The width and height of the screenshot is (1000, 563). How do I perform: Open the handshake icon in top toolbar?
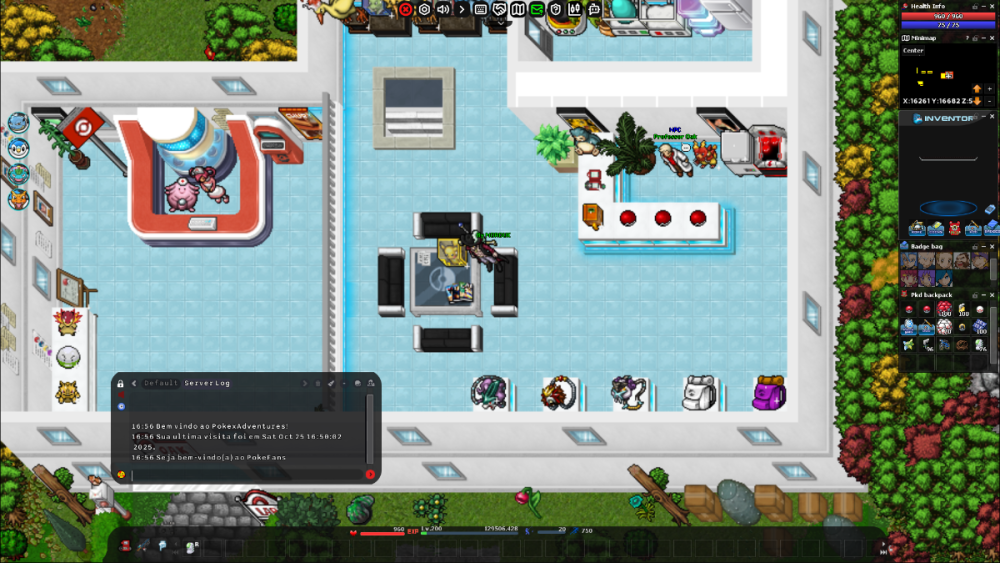(500, 9)
